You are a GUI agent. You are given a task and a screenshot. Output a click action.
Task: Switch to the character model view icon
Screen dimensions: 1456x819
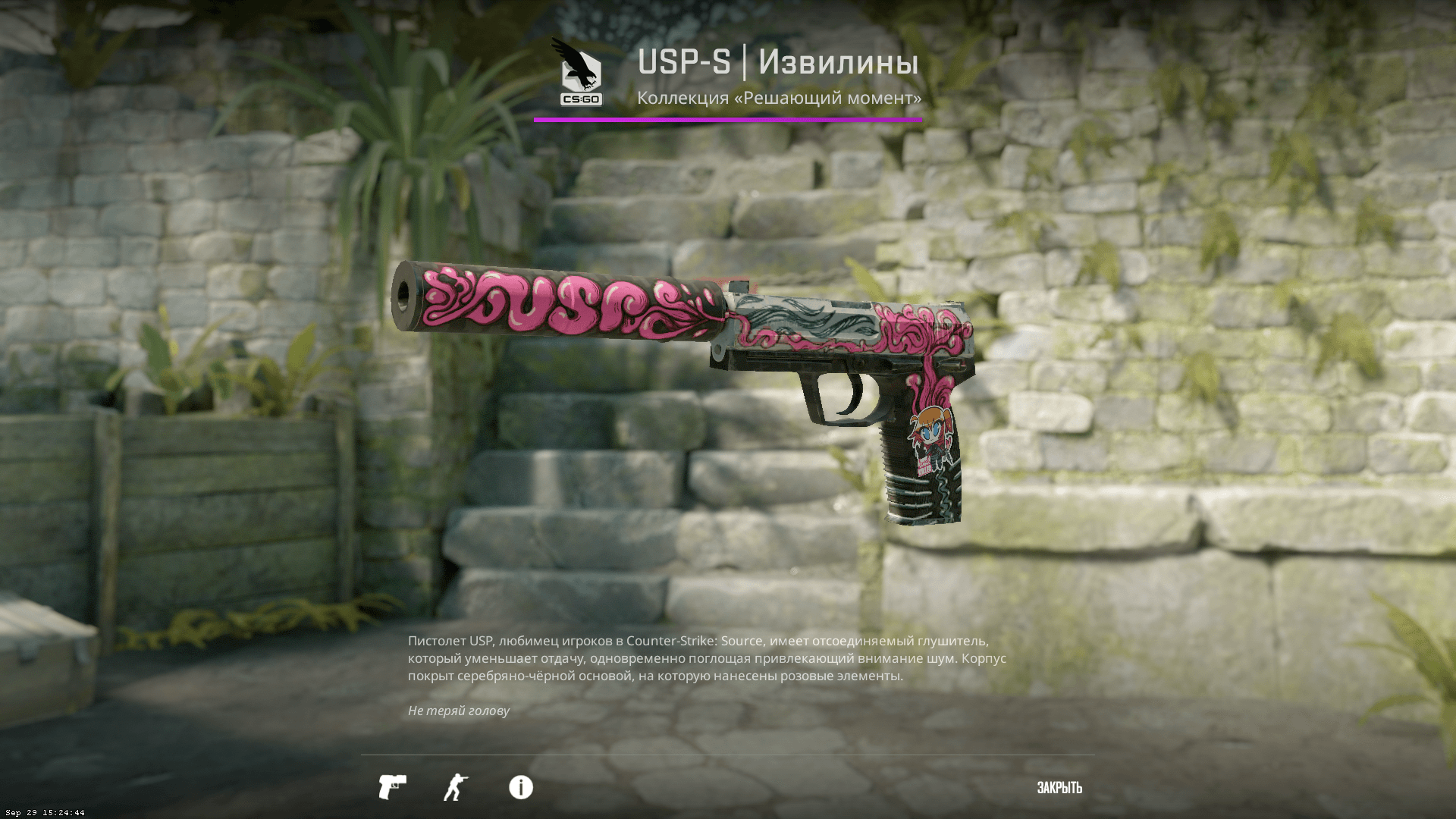click(455, 787)
